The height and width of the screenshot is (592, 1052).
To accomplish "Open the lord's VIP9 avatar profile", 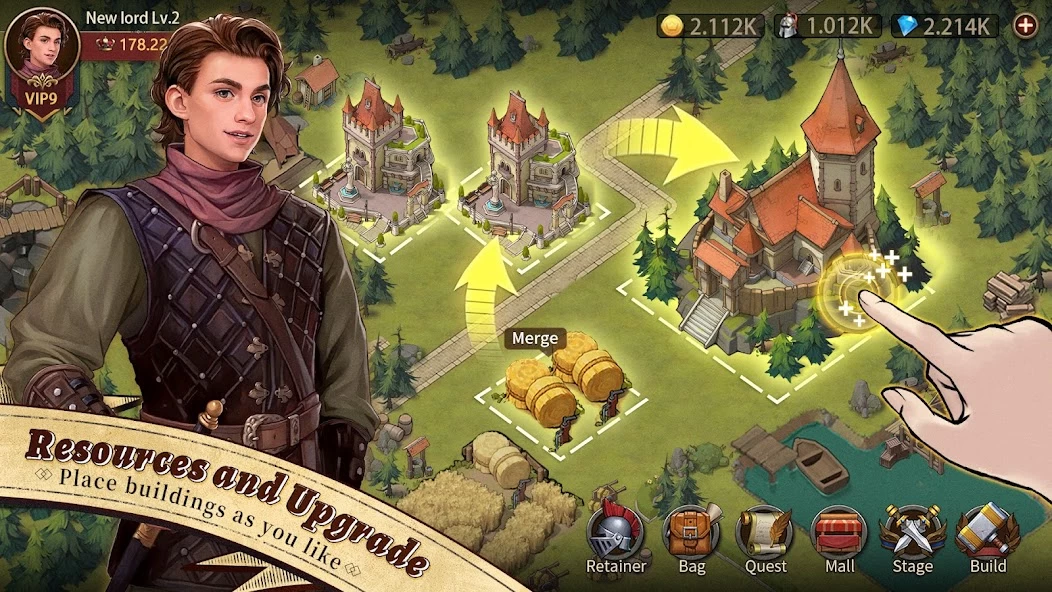I will (41, 56).
